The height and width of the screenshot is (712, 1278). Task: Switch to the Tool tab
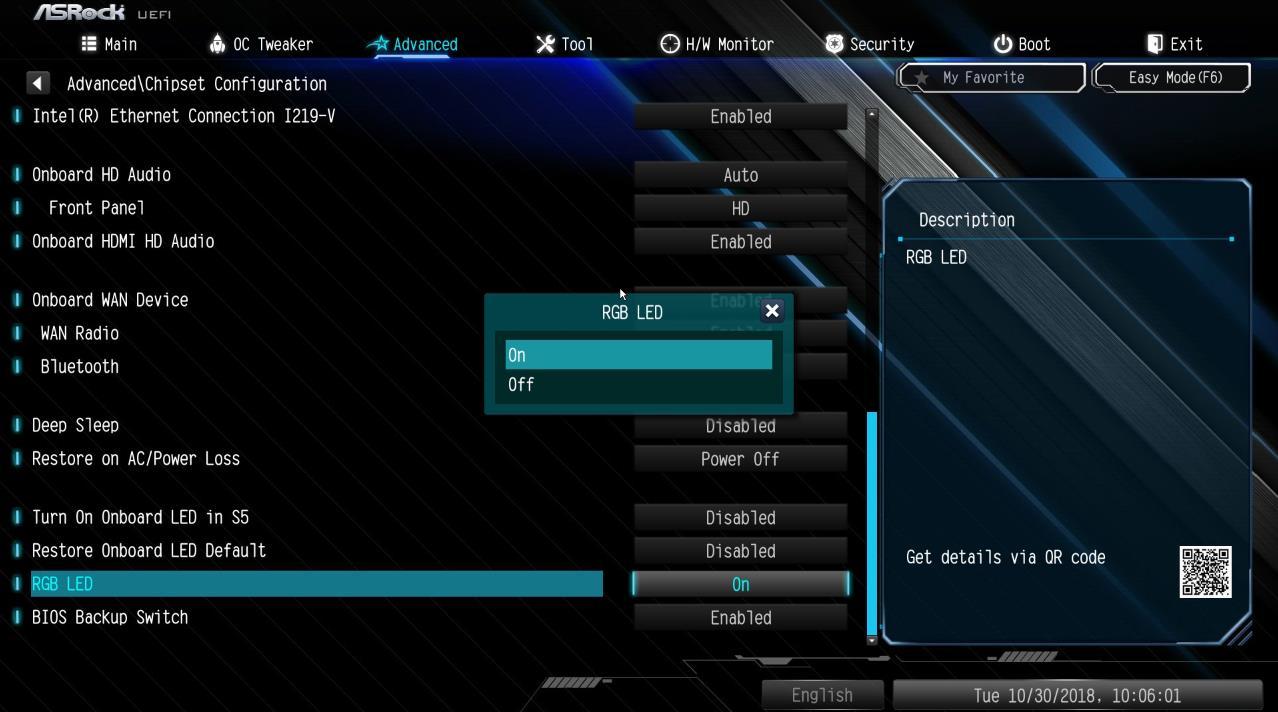point(565,44)
